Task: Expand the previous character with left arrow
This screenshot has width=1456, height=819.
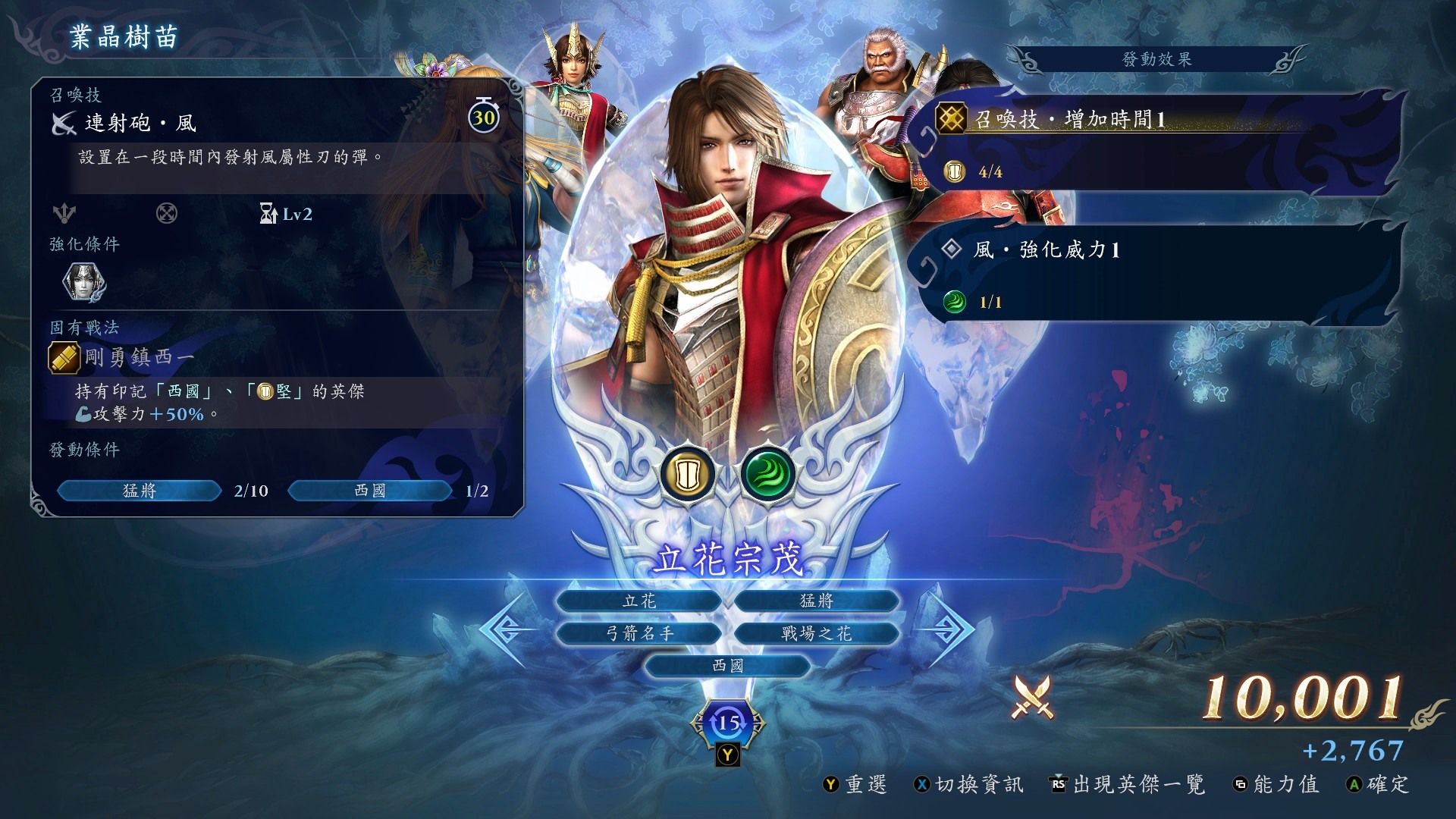Action: (504, 628)
